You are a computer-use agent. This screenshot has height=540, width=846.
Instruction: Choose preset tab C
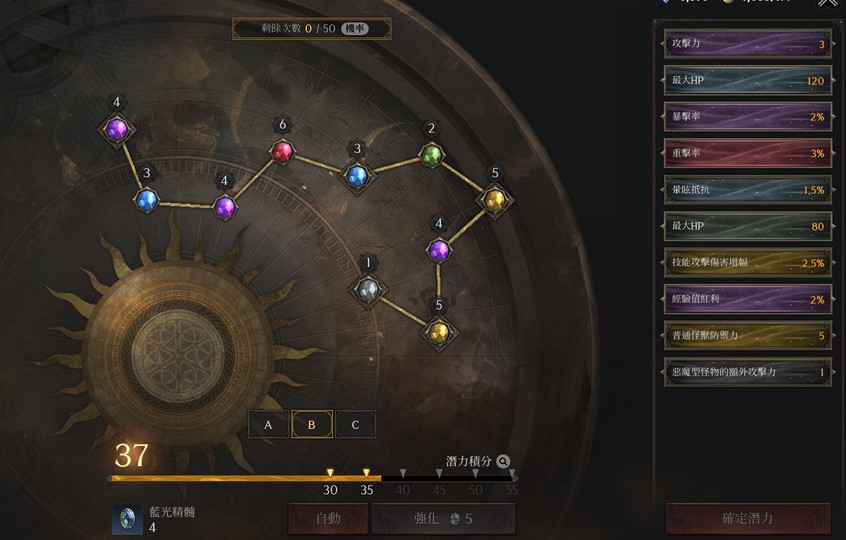[x=355, y=424]
